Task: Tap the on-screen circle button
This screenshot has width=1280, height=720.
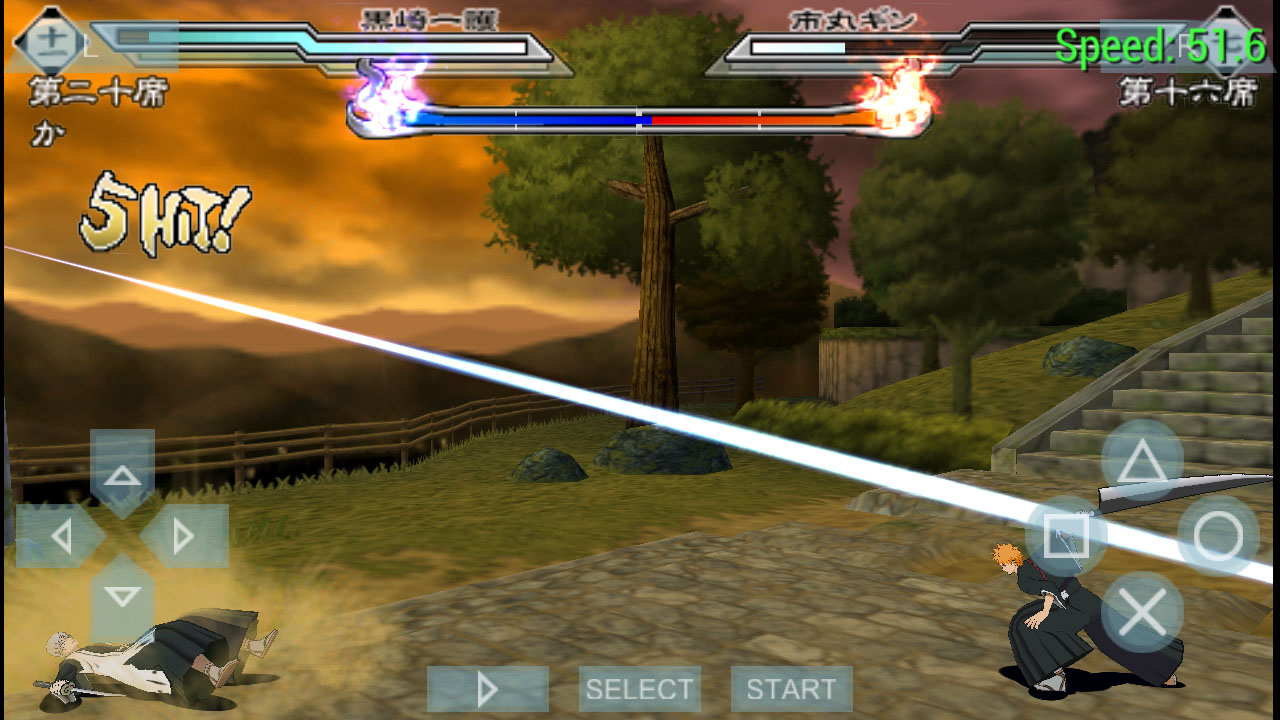Action: 1218,536
